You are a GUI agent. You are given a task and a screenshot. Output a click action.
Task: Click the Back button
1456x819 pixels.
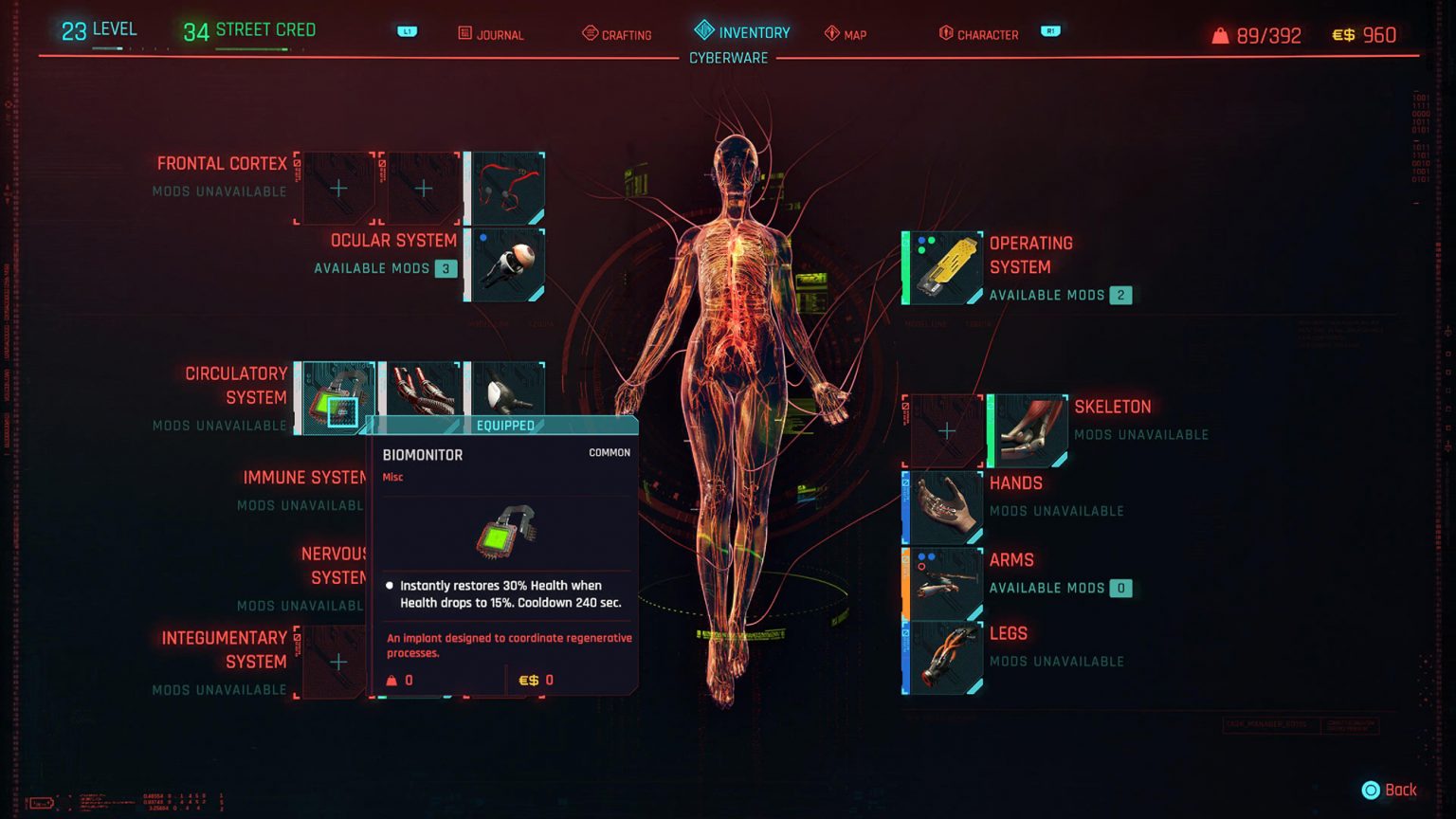(x=1387, y=789)
